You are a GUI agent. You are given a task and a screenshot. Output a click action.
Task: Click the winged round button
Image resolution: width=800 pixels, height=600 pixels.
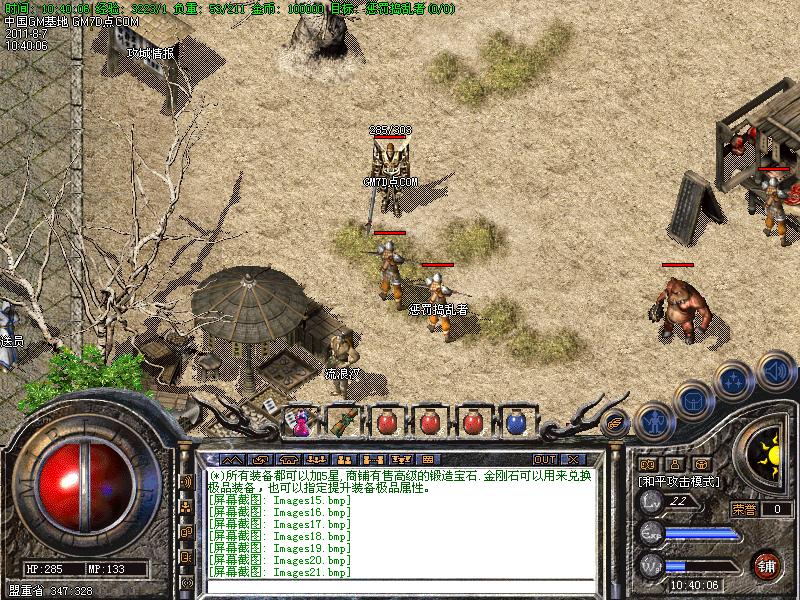(616, 423)
